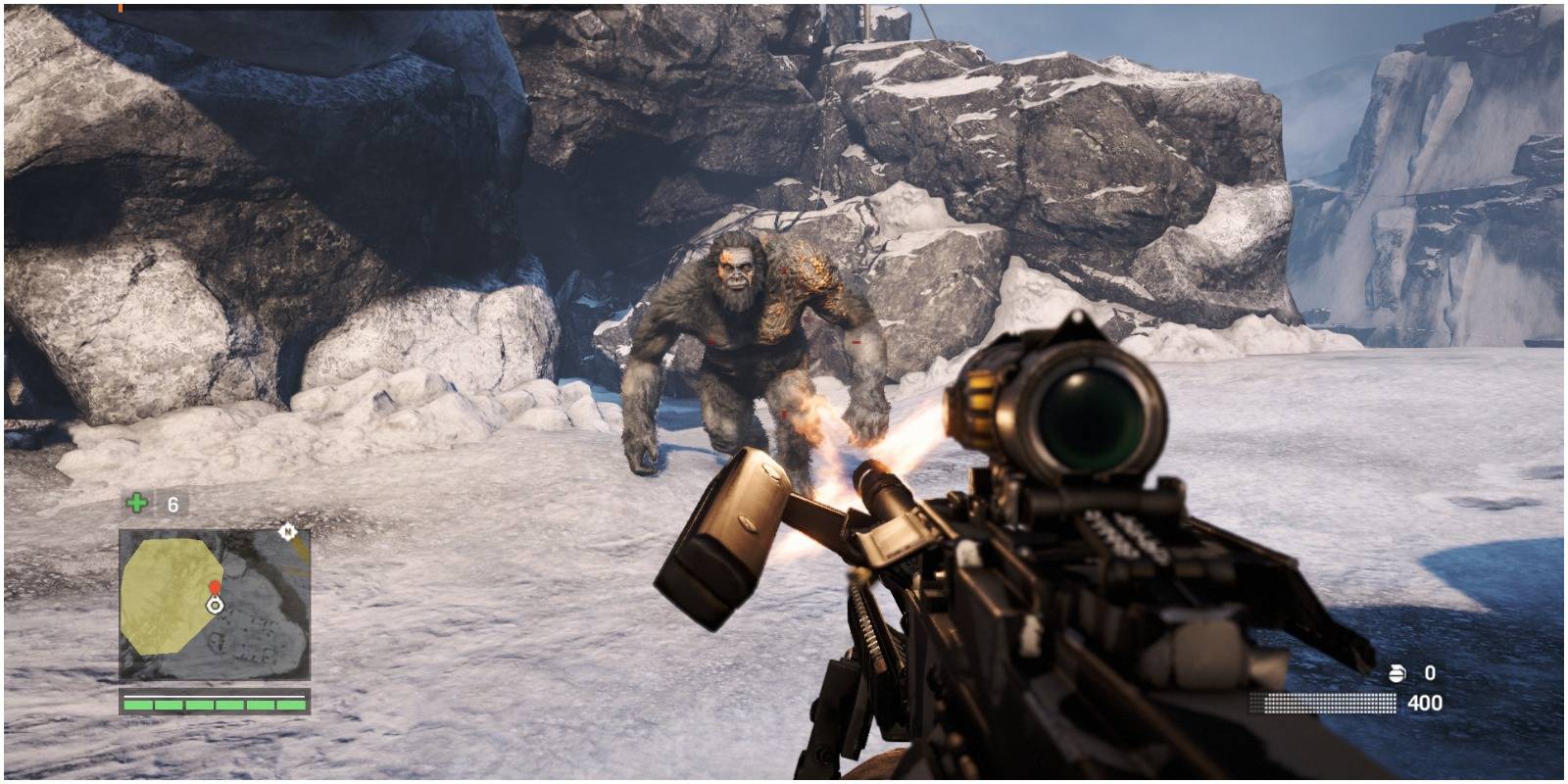Select the grenade icon near ammo counter

click(x=1396, y=673)
